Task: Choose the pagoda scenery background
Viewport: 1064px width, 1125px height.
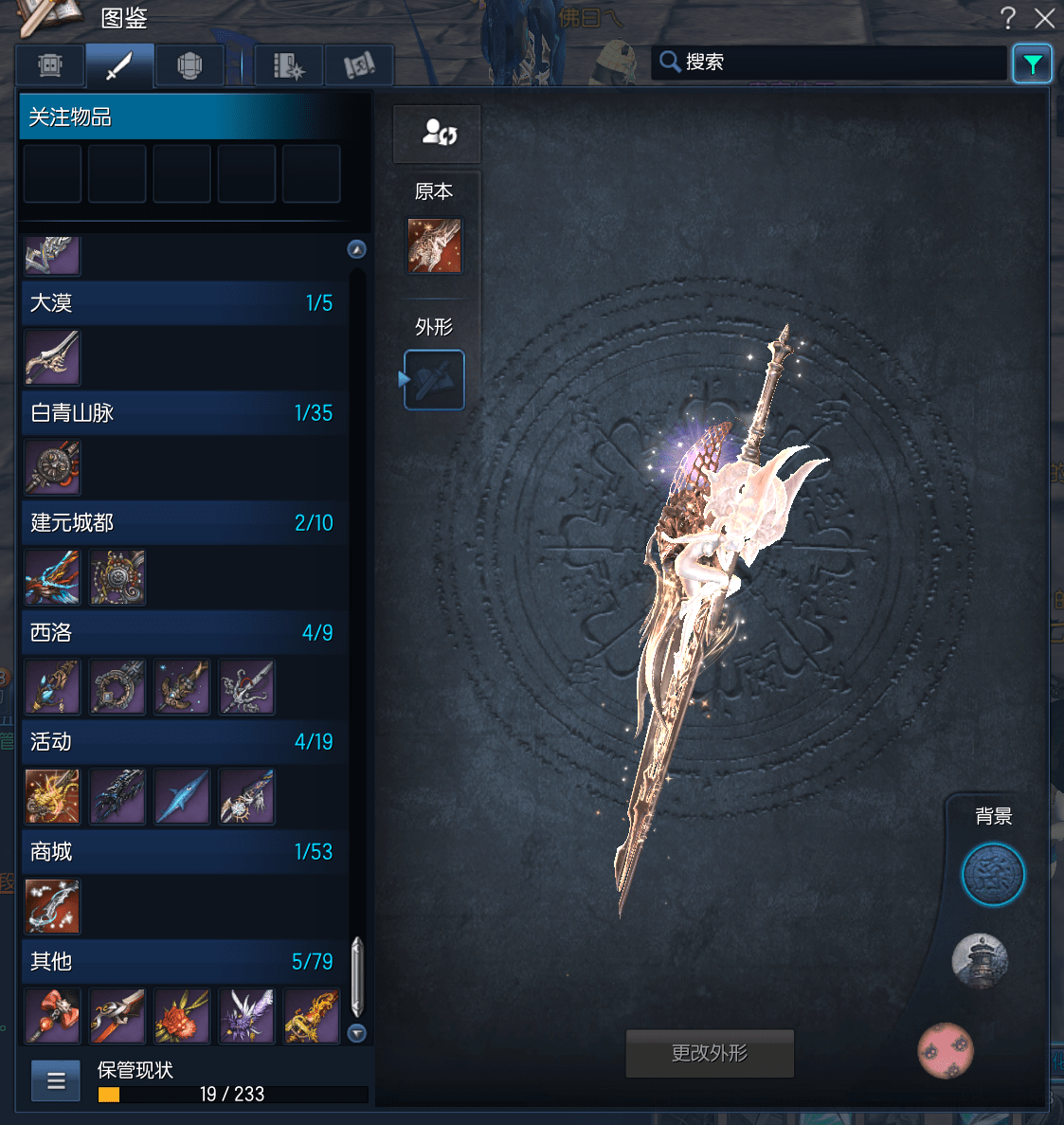Action: pos(980,962)
